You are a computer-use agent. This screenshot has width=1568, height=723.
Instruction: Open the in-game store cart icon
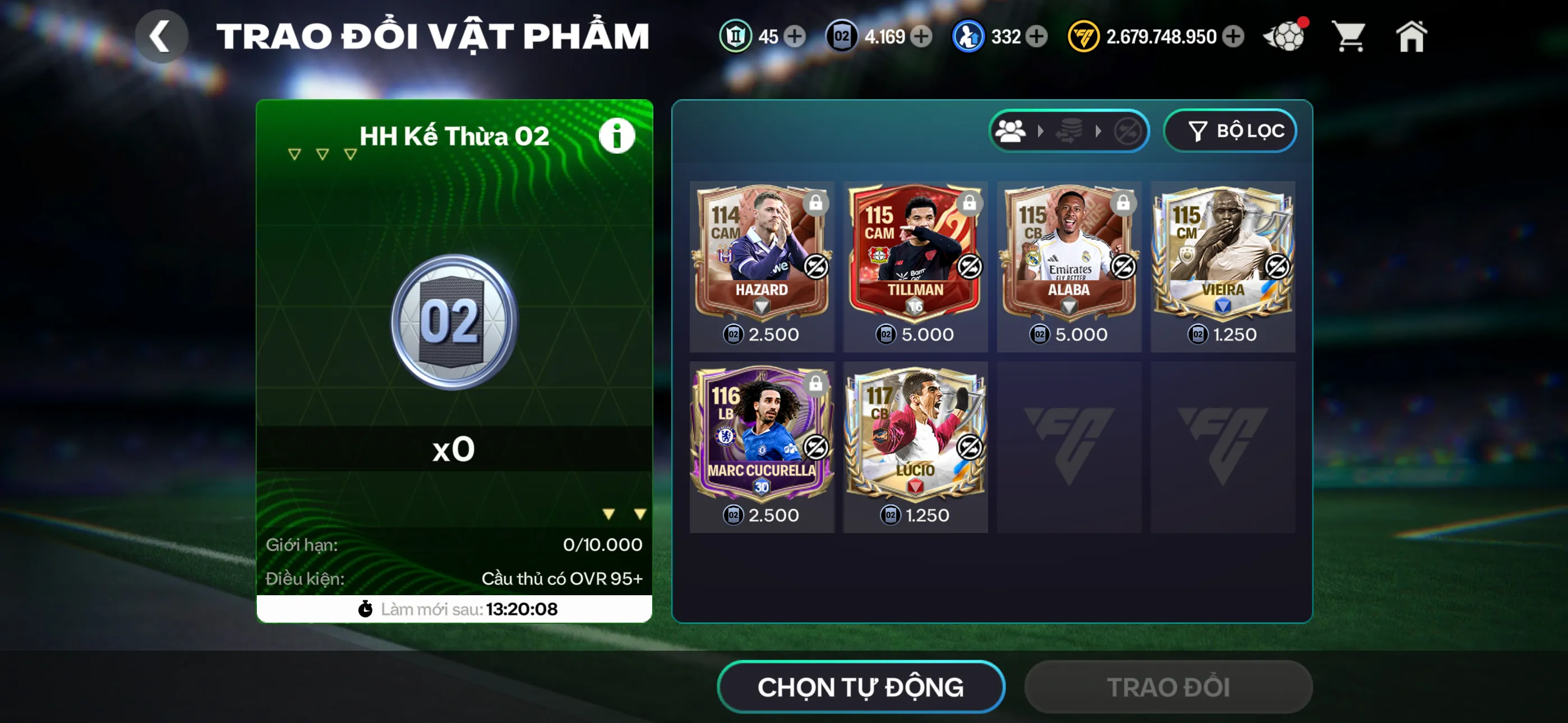point(1349,36)
